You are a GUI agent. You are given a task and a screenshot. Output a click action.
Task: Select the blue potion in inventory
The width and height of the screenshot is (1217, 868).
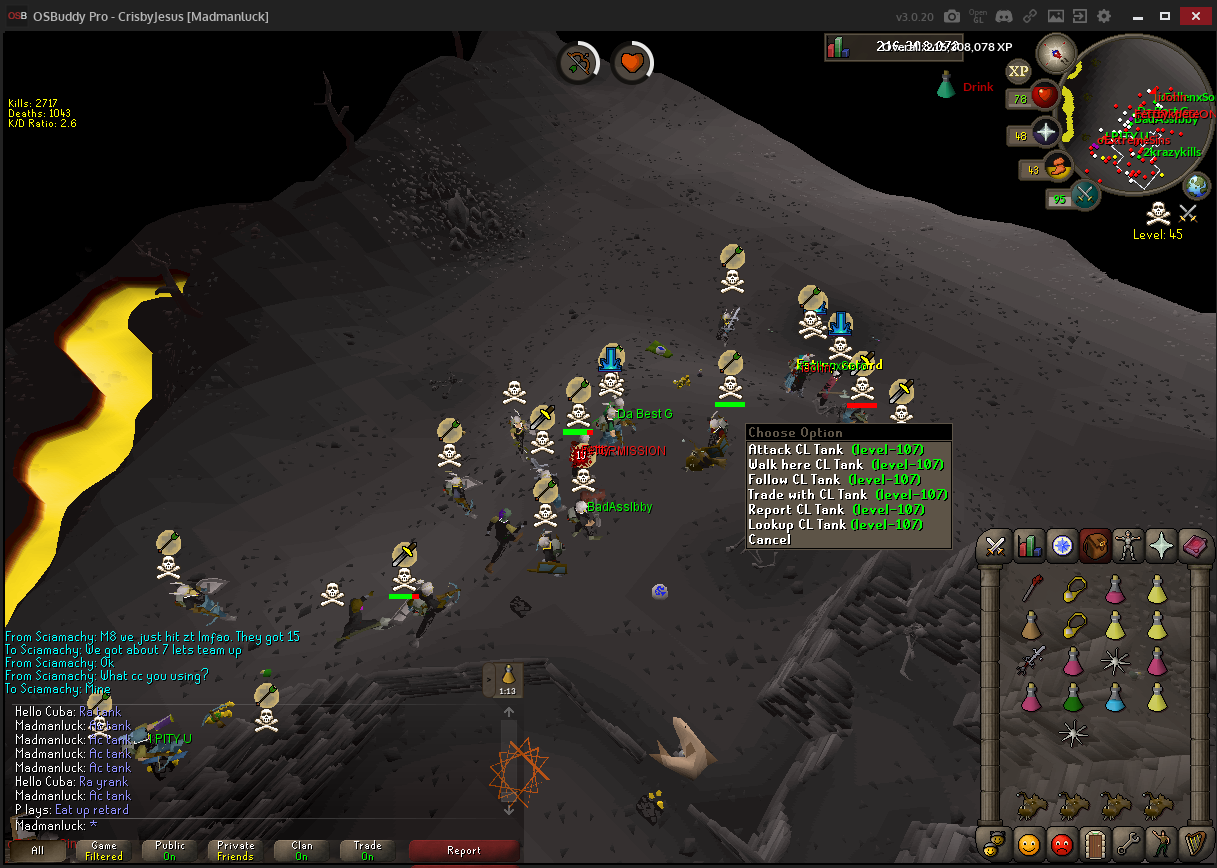click(x=1115, y=696)
